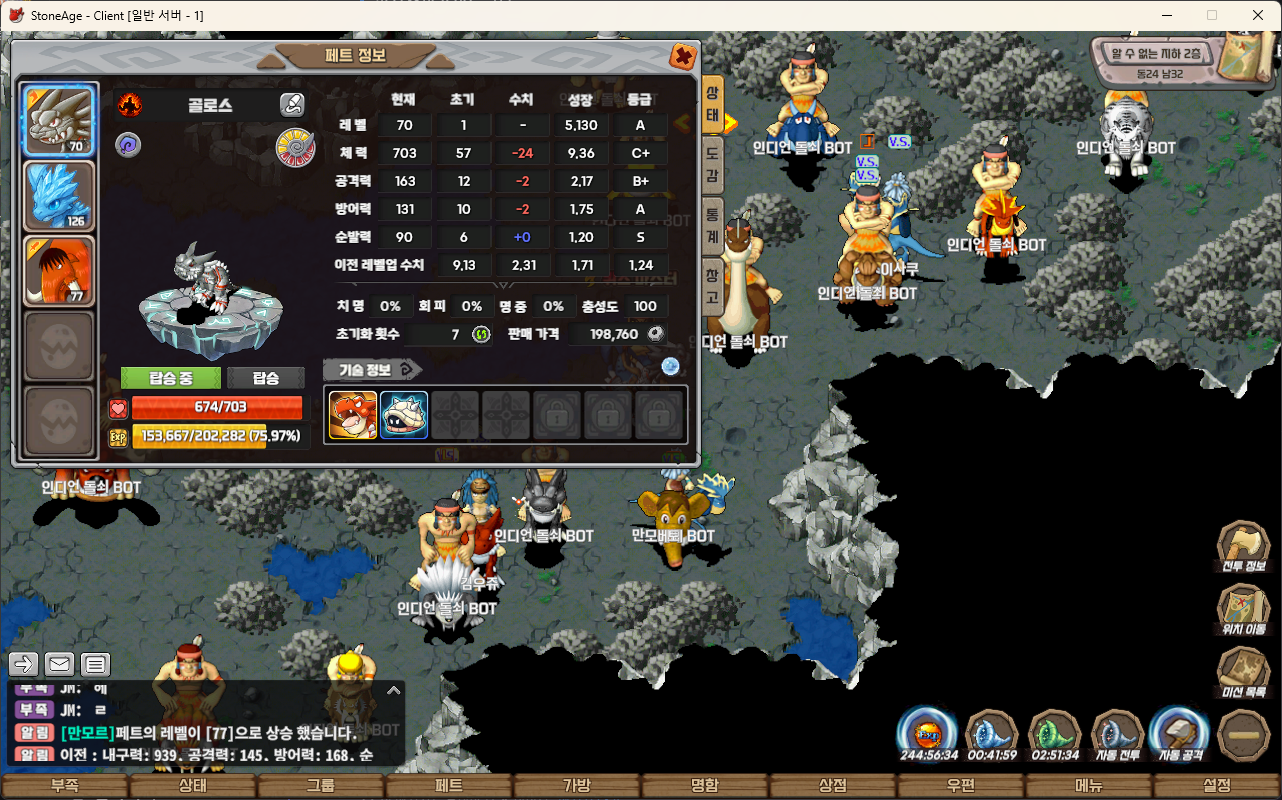Select the level 126 blue crystal pet
Screen dimensions: 1282x800
coord(59,196)
